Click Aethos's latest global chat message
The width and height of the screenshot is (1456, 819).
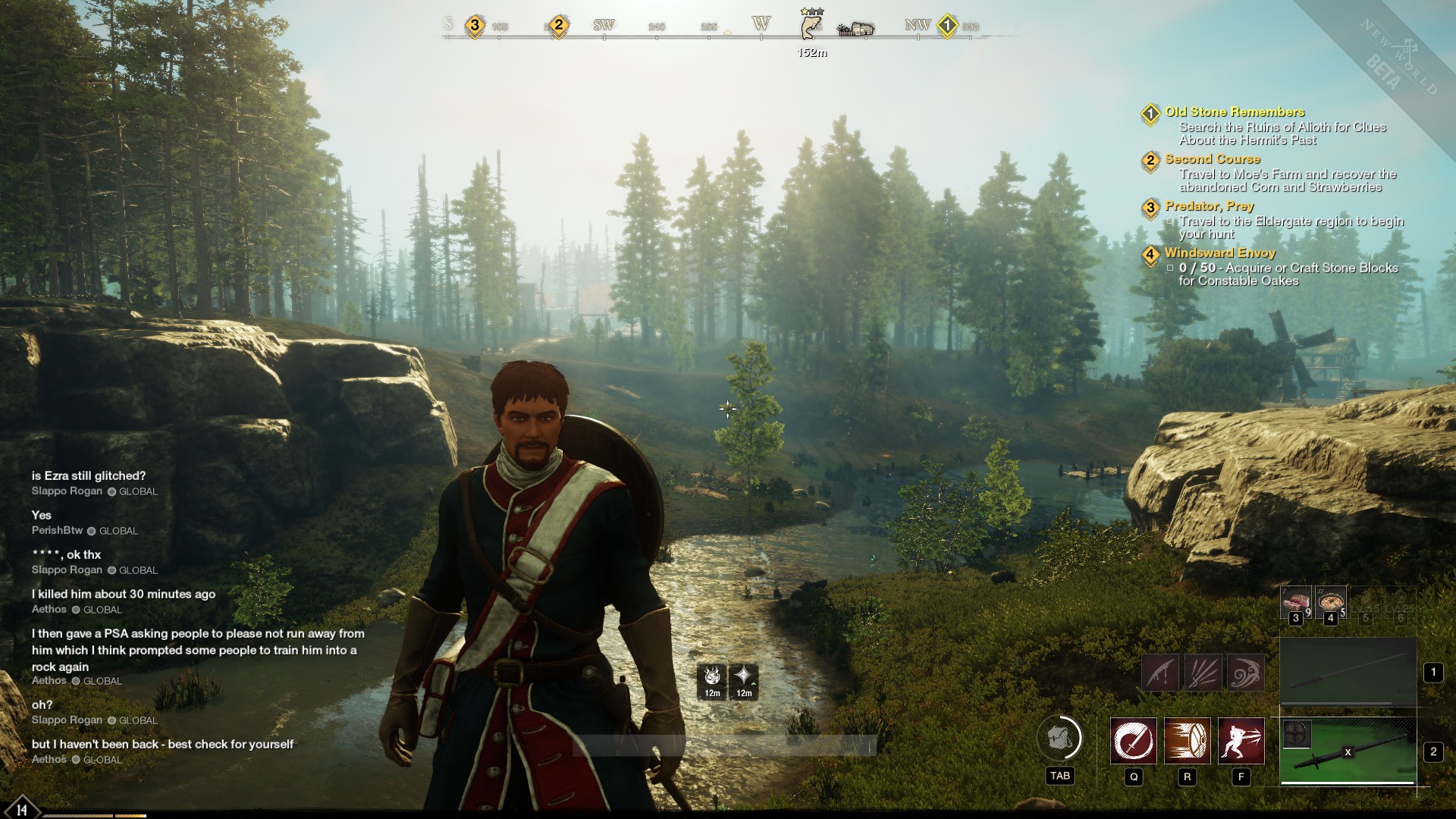162,745
